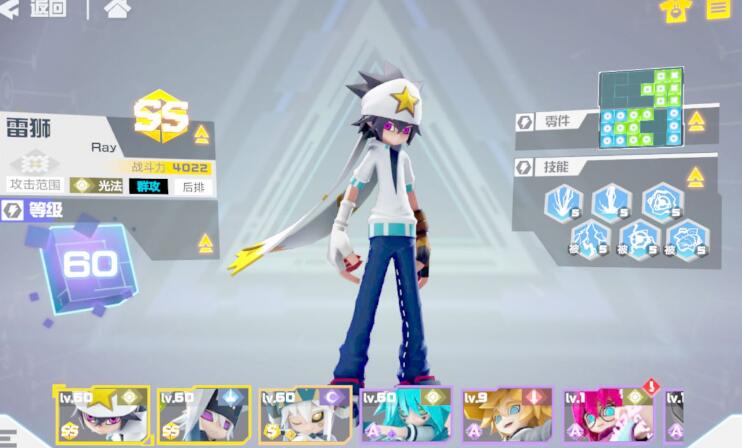Choose the teal-haired lv.60 character portrait

tap(406, 415)
